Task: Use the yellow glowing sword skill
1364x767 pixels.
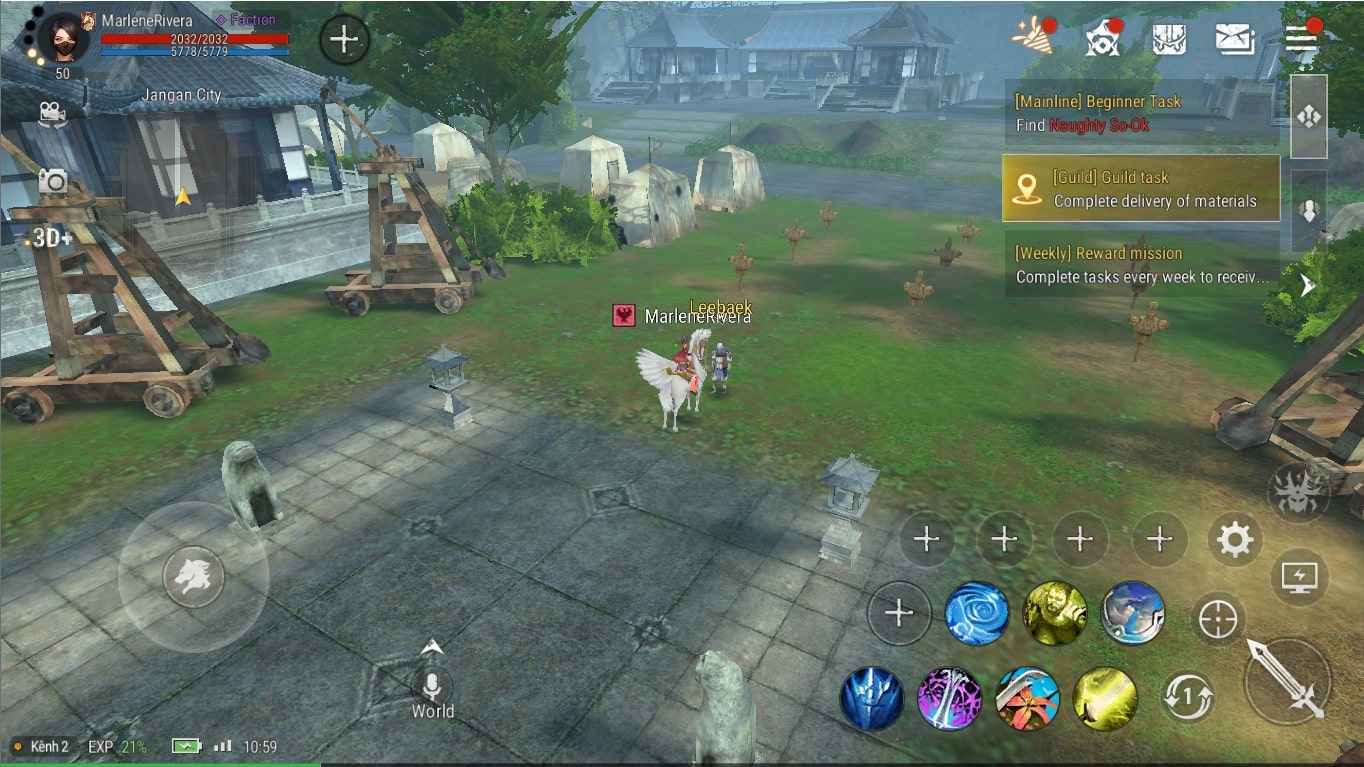Action: tap(1105, 698)
